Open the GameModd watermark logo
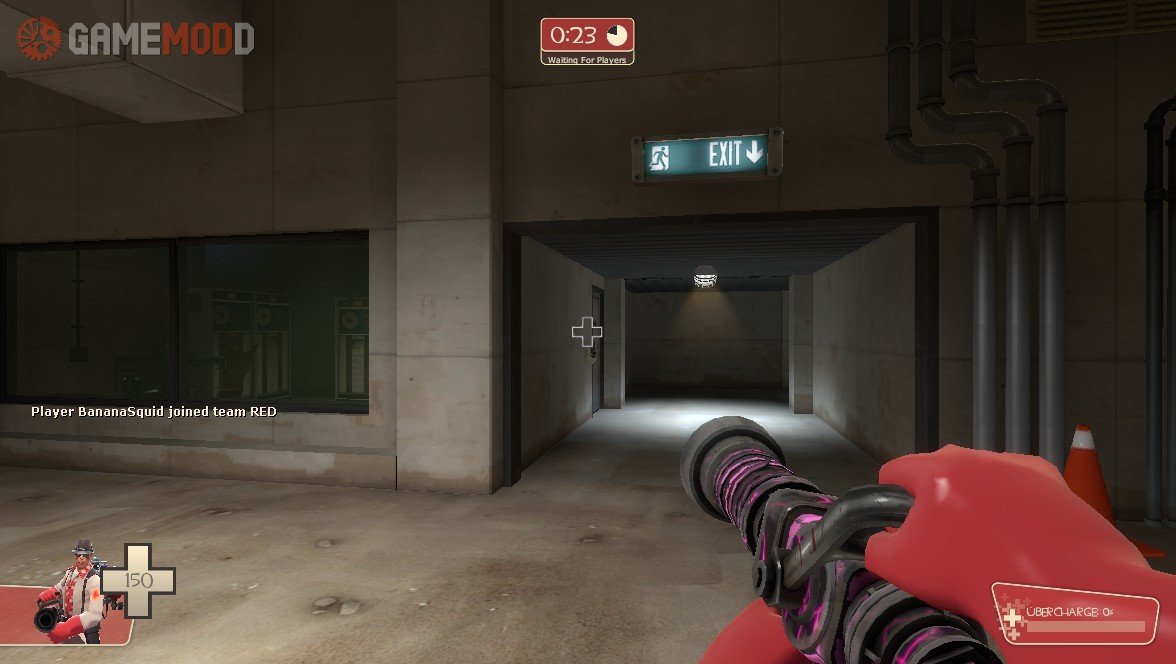 pos(134,38)
